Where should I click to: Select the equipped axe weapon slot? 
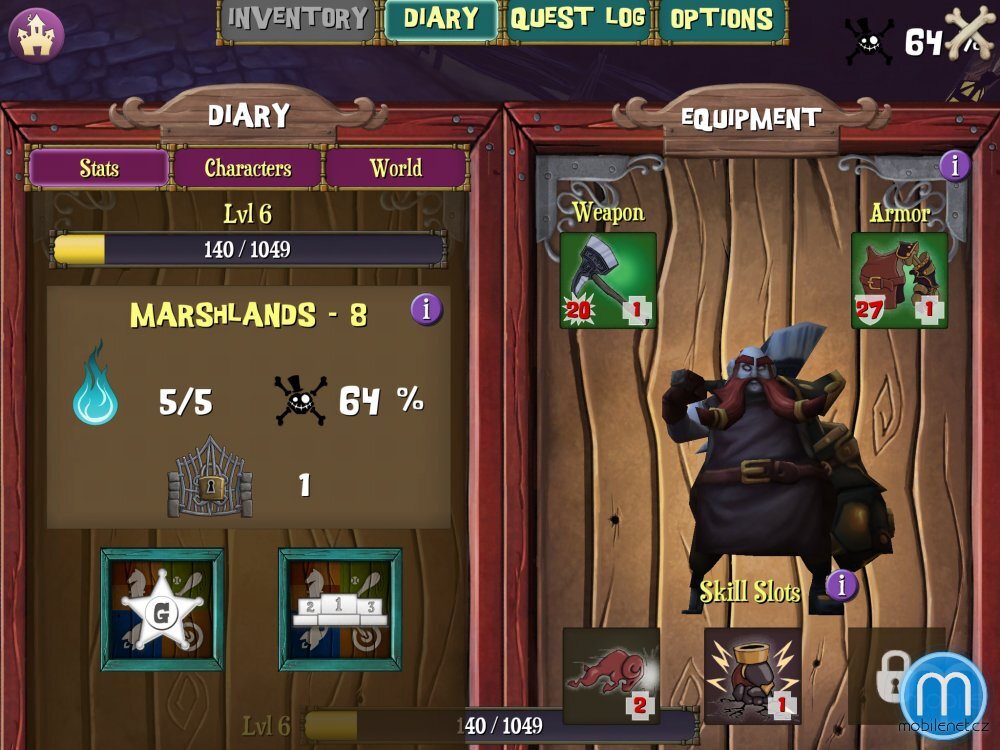(x=608, y=280)
